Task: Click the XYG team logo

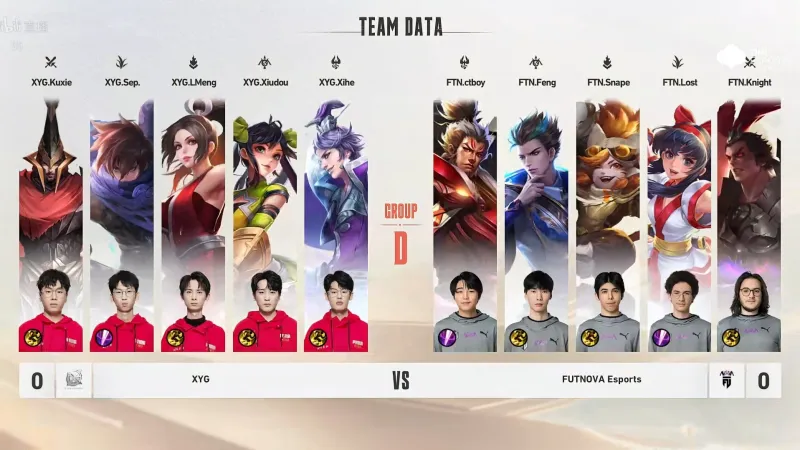Action: click(x=75, y=380)
